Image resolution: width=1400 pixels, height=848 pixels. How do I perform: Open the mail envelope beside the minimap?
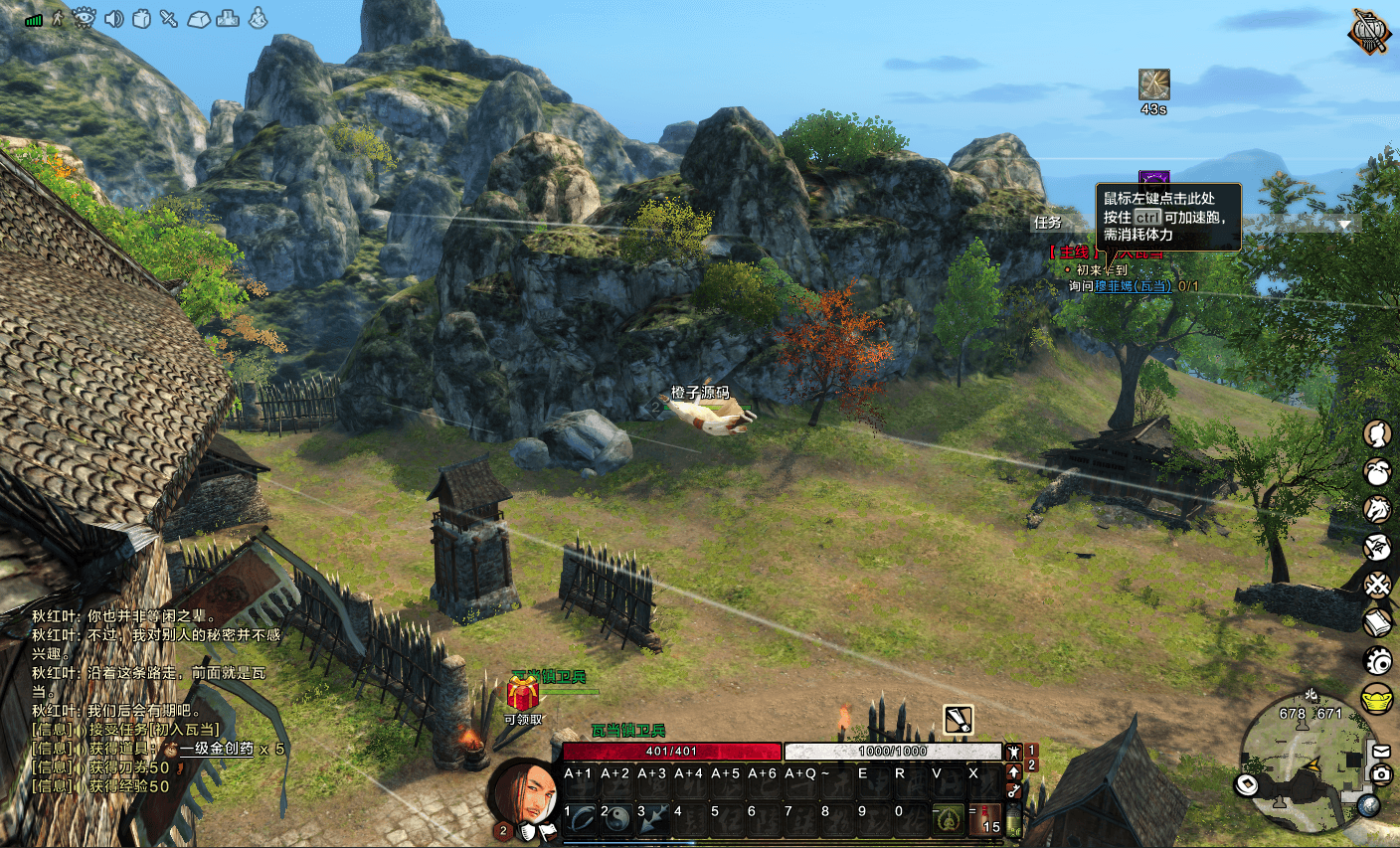point(1381,752)
